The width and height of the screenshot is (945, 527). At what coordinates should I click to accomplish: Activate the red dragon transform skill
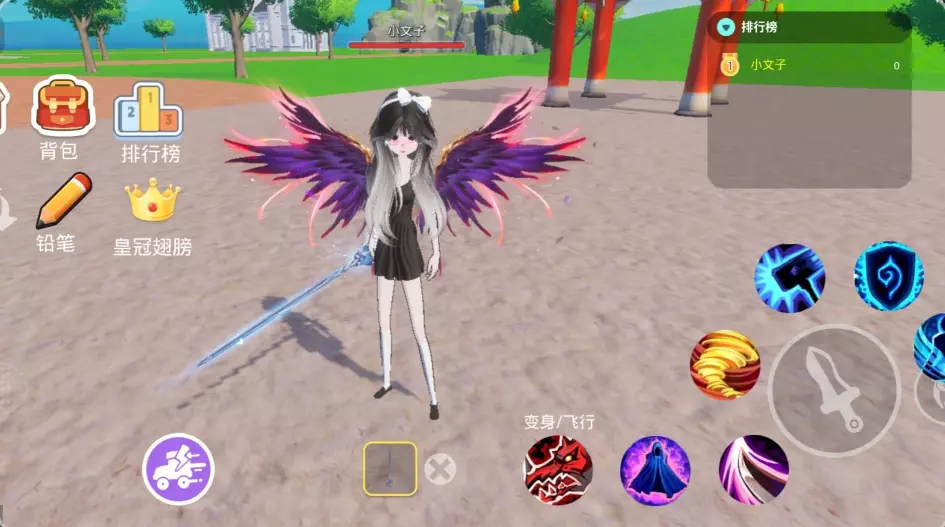(x=558, y=470)
